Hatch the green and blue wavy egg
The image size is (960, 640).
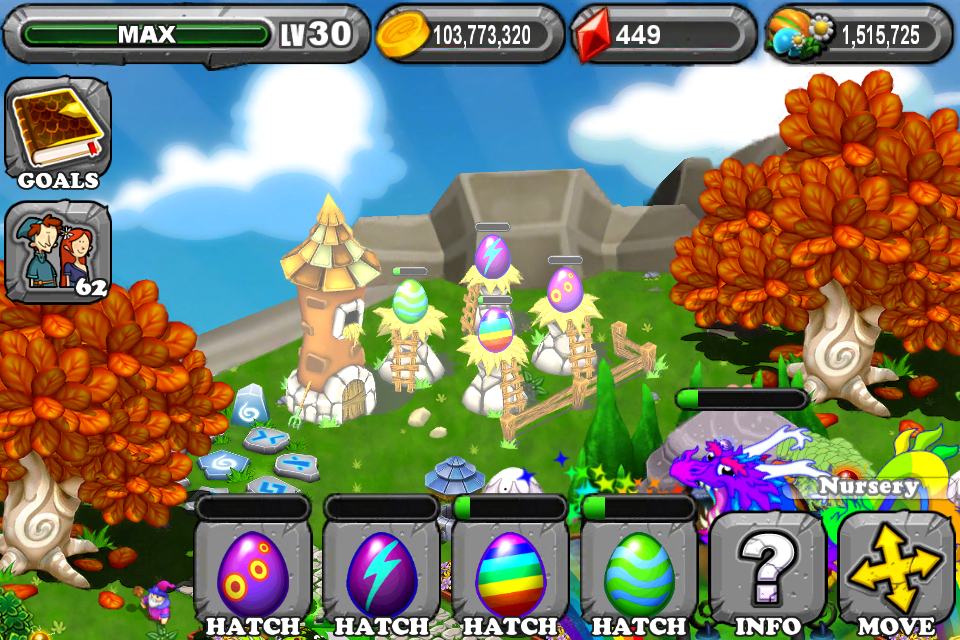[639, 575]
